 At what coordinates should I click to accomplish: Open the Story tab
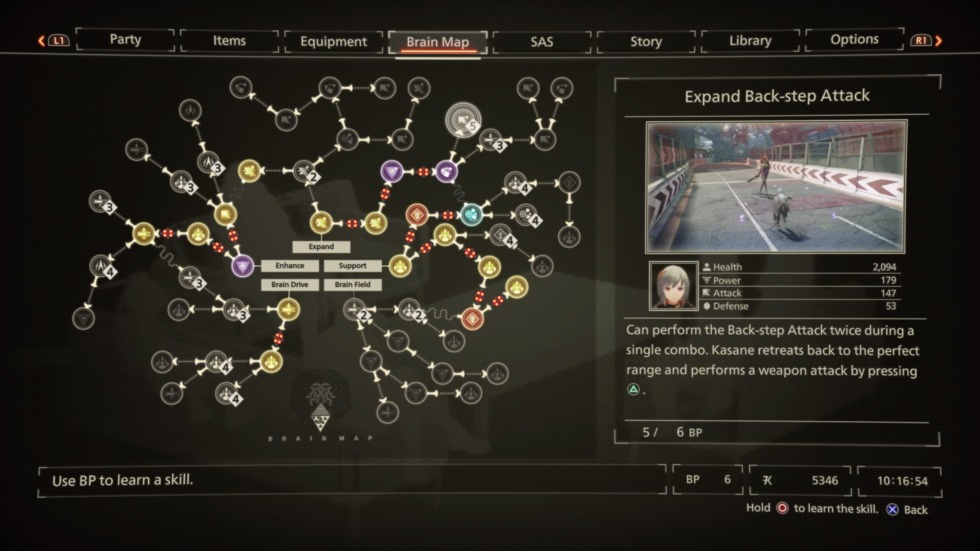pyautogui.click(x=645, y=42)
